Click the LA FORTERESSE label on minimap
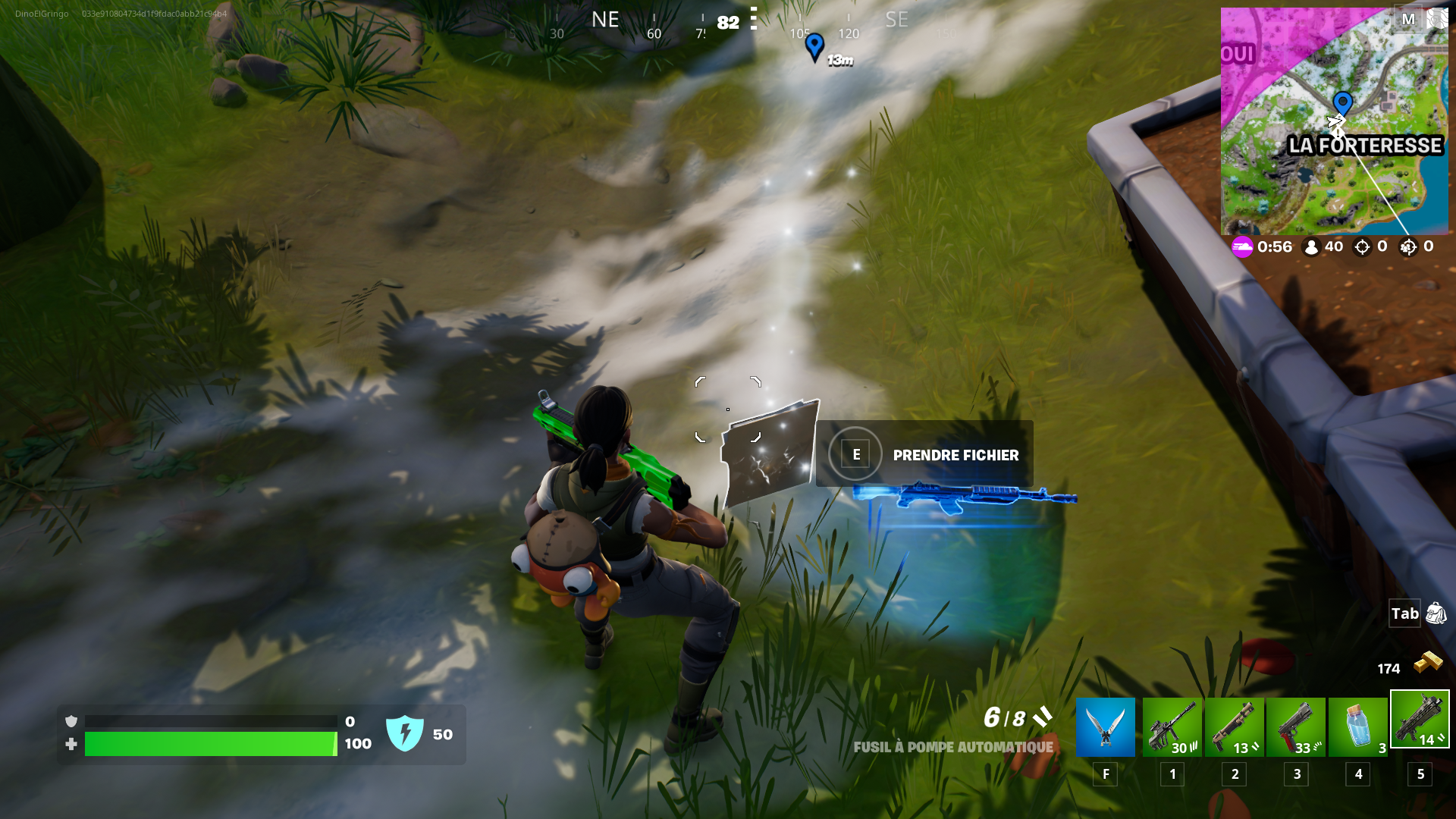Screen dimensions: 1456x819 click(x=1365, y=146)
